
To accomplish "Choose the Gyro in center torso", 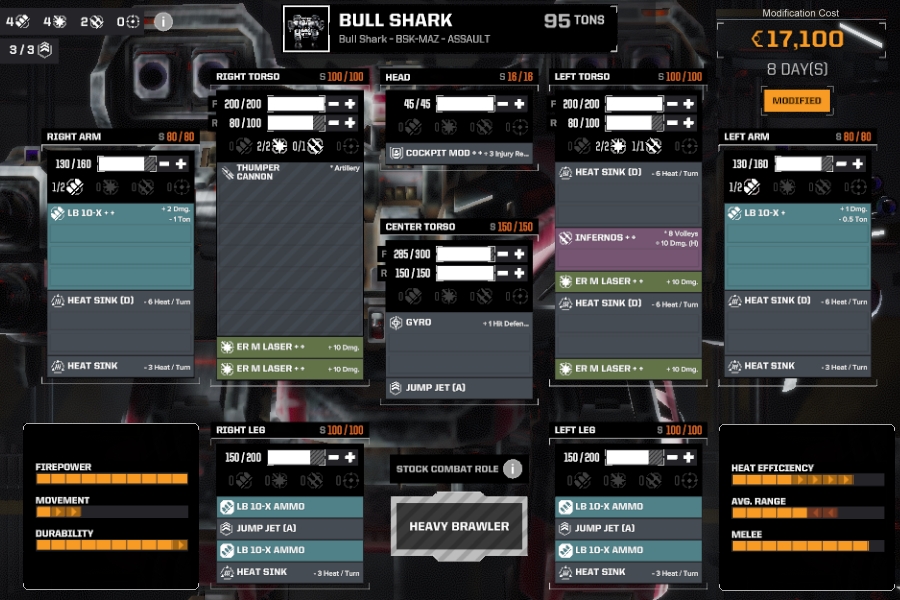I will [457, 323].
